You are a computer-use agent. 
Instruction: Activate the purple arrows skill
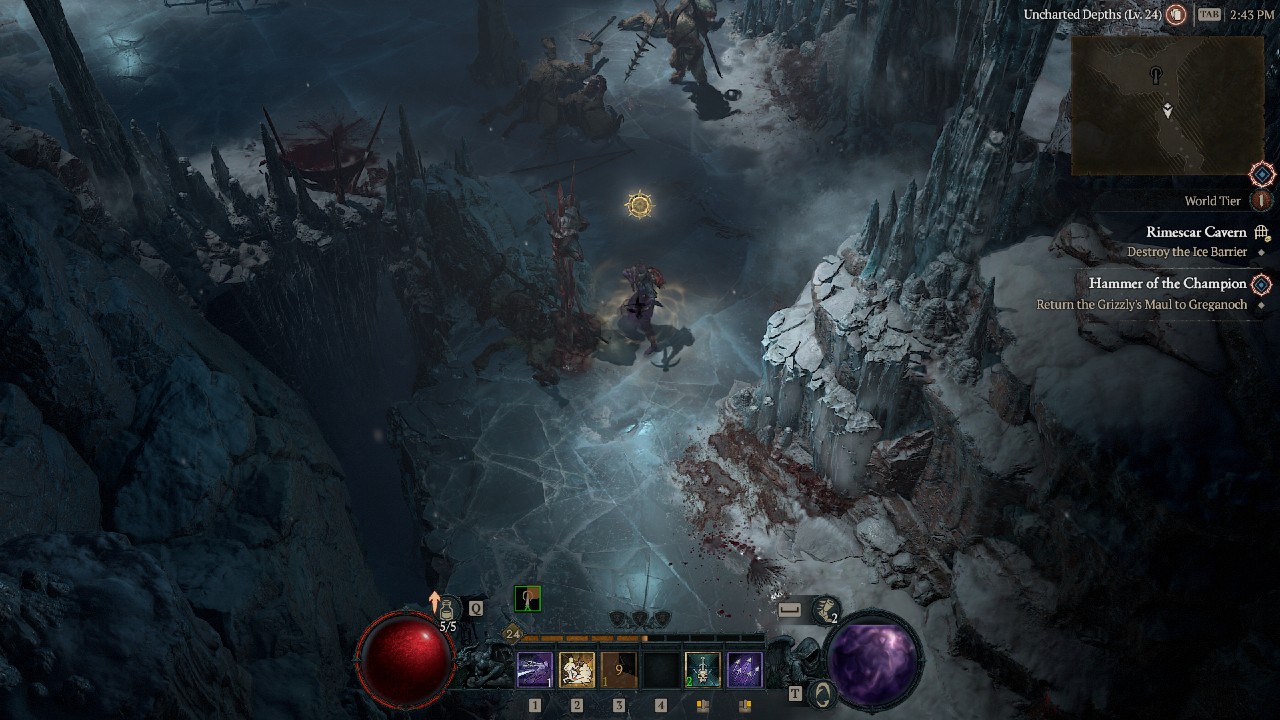[745, 670]
